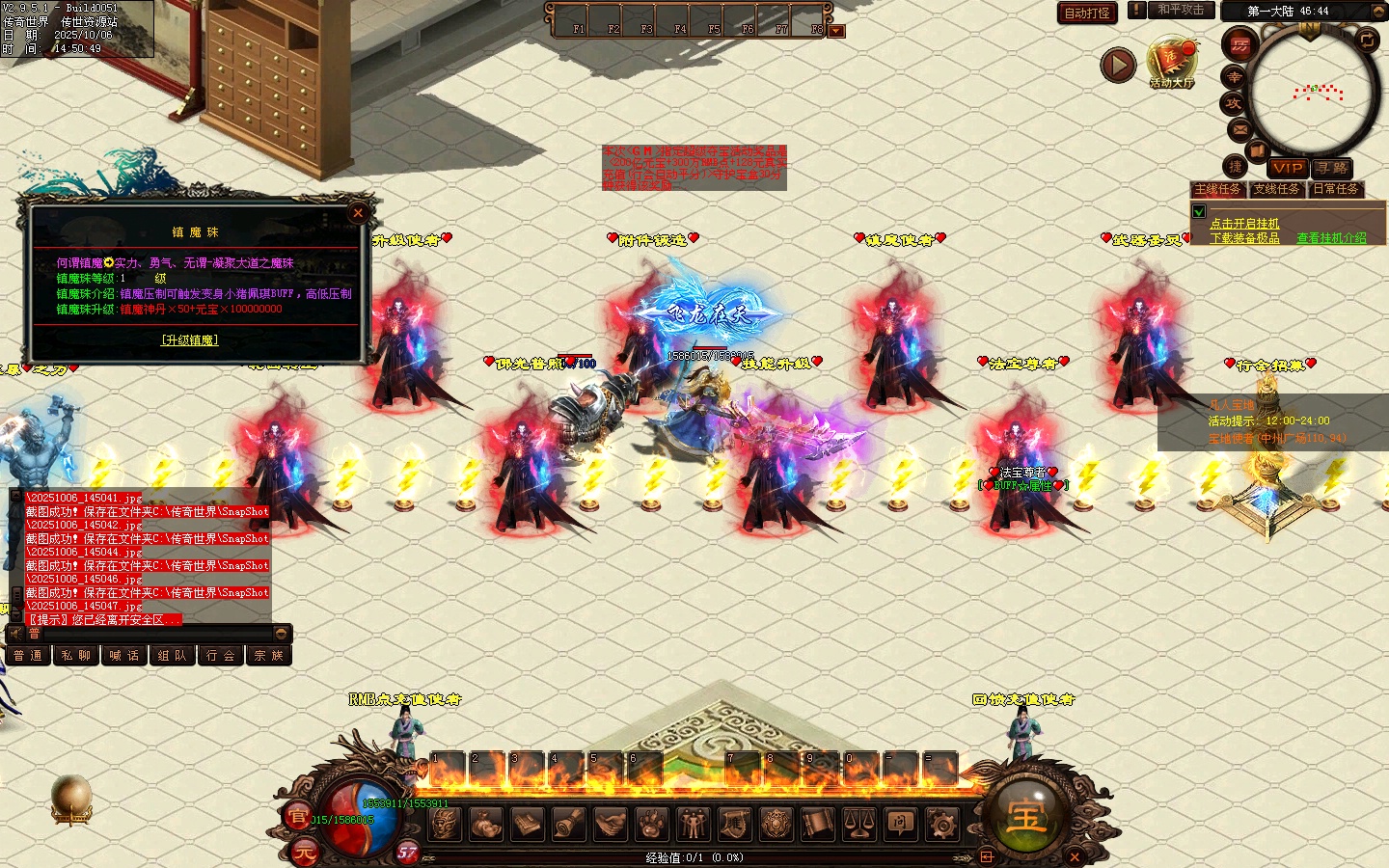Viewport: 1389px width, 868px height.
Task: Select the 私聊 private chat tab
Action: (x=75, y=656)
